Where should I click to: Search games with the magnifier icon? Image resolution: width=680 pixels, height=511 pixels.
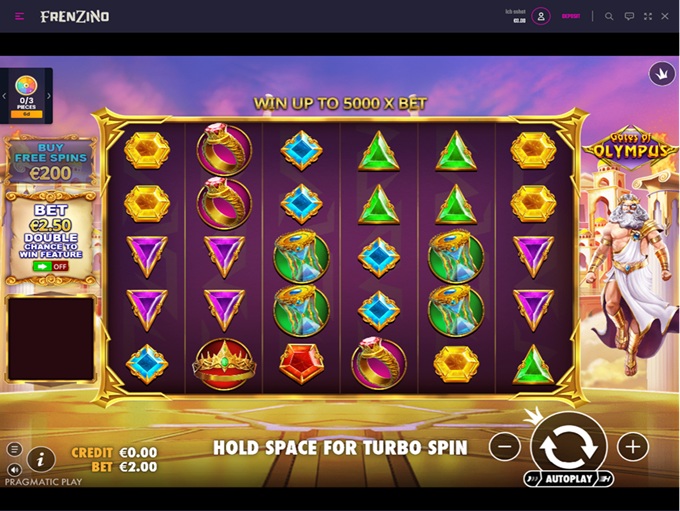tap(609, 16)
